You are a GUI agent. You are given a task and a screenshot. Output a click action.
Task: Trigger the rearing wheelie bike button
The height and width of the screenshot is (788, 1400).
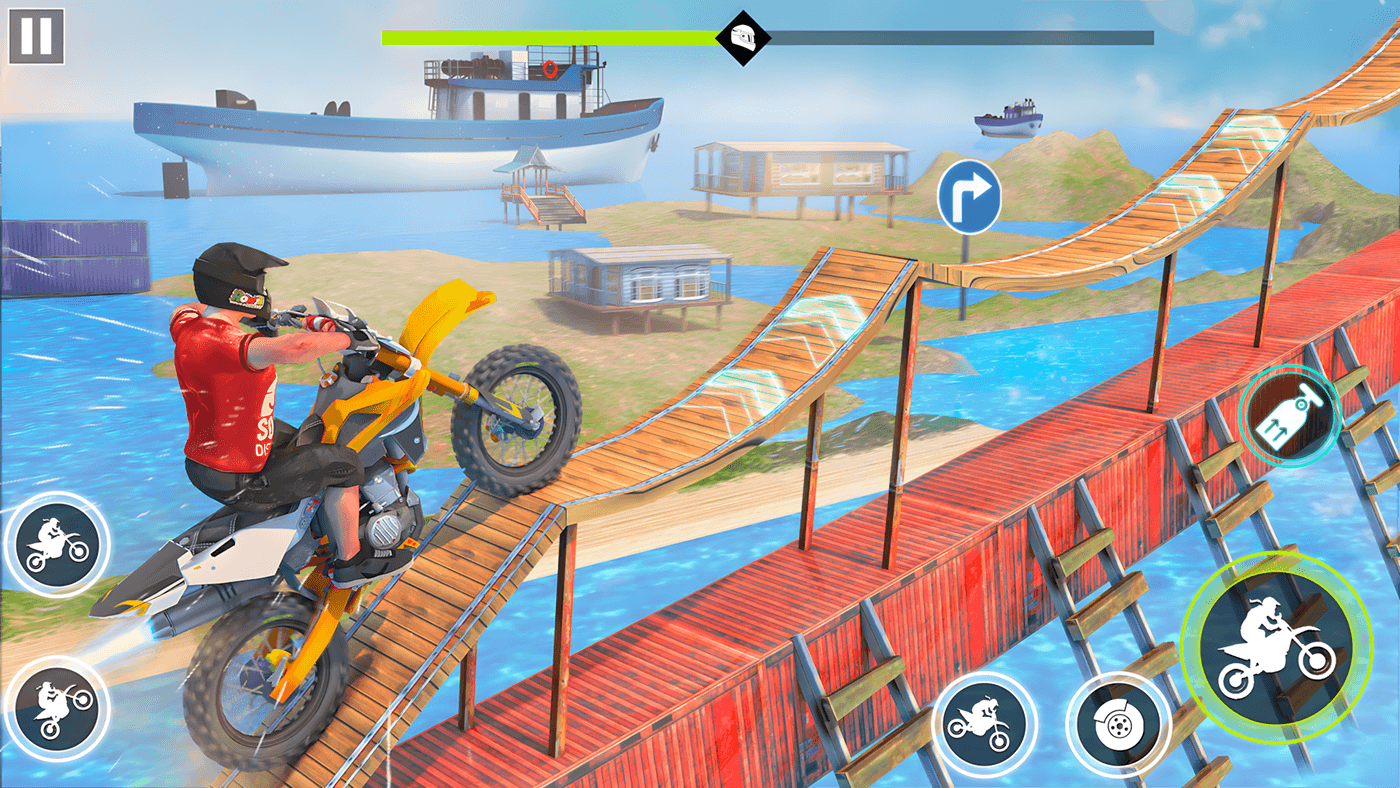click(x=57, y=707)
